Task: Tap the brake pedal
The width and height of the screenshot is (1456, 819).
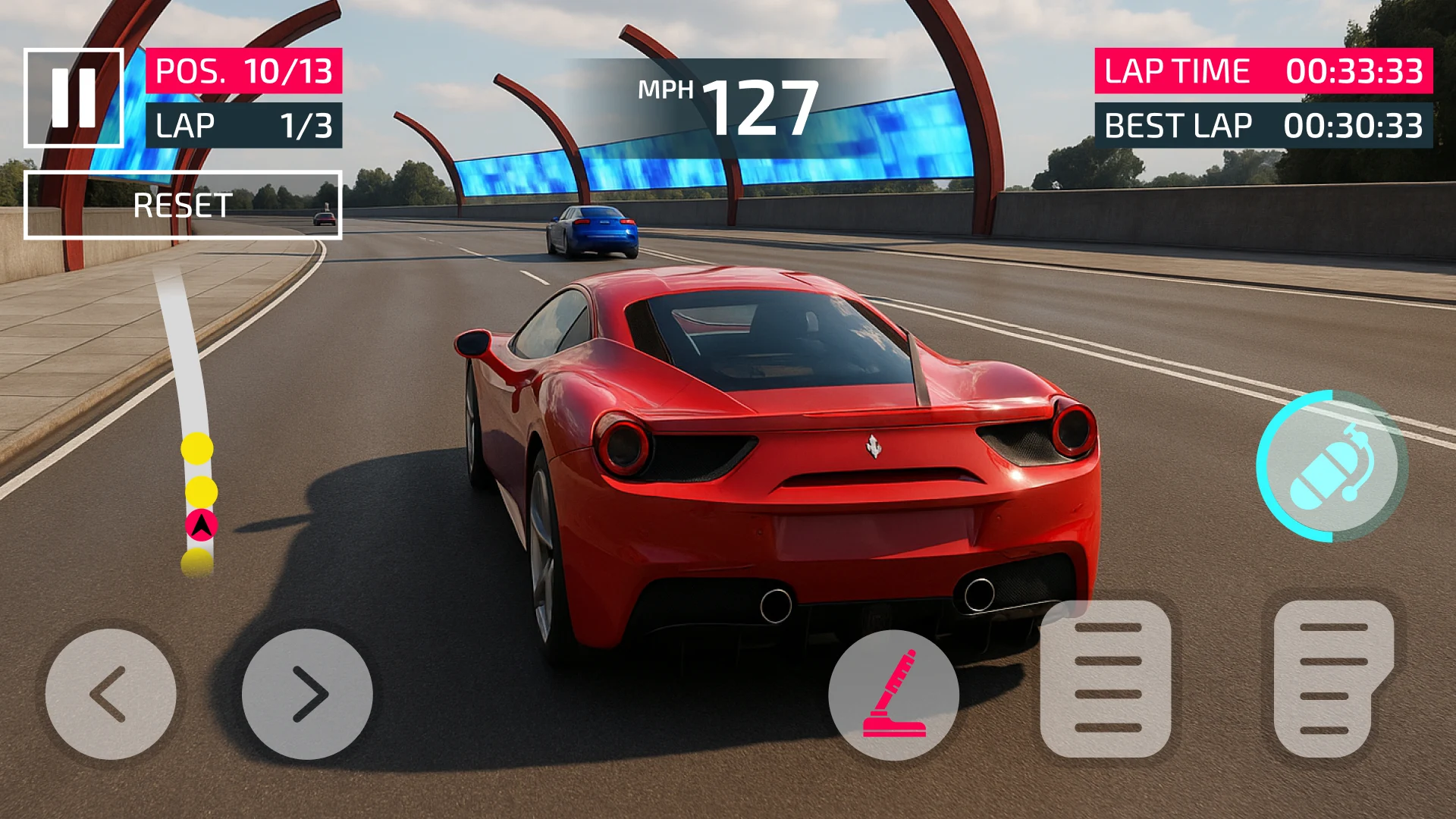Action: coord(1106,679)
